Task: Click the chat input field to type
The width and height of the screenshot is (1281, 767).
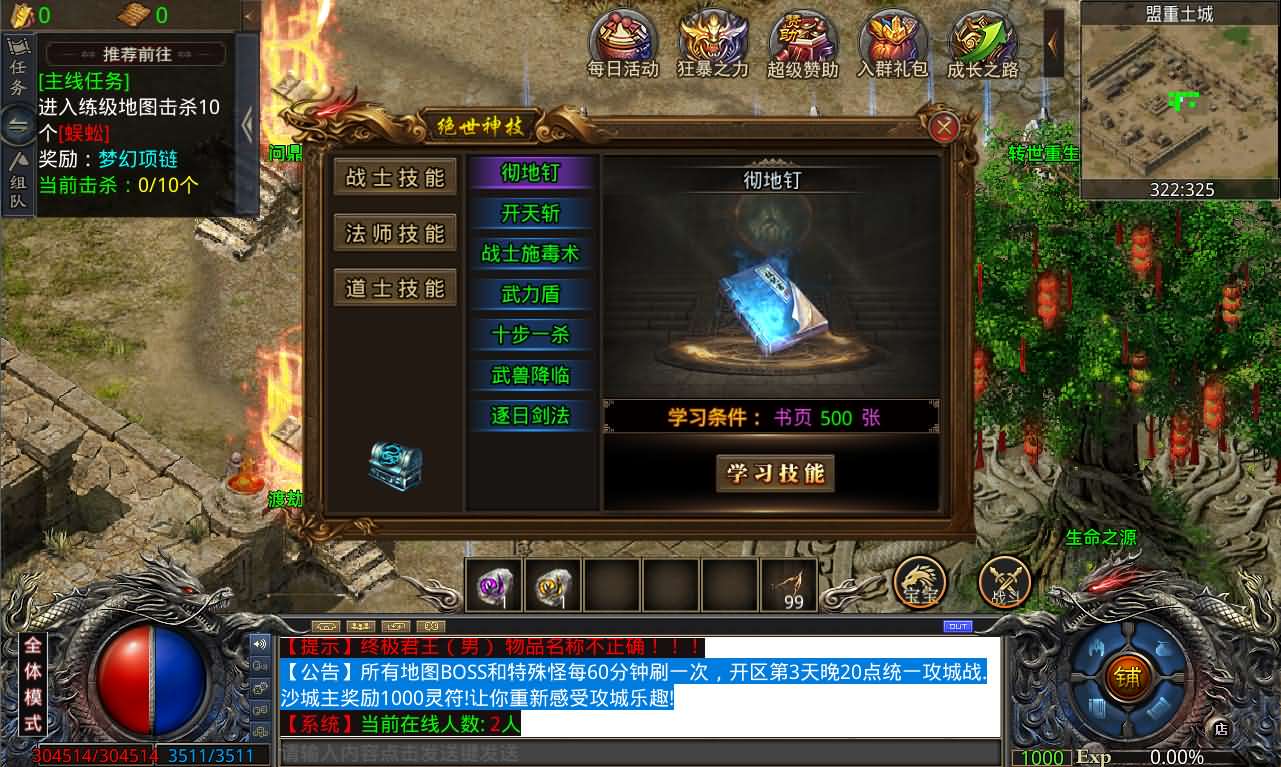Action: pyautogui.click(x=500, y=757)
